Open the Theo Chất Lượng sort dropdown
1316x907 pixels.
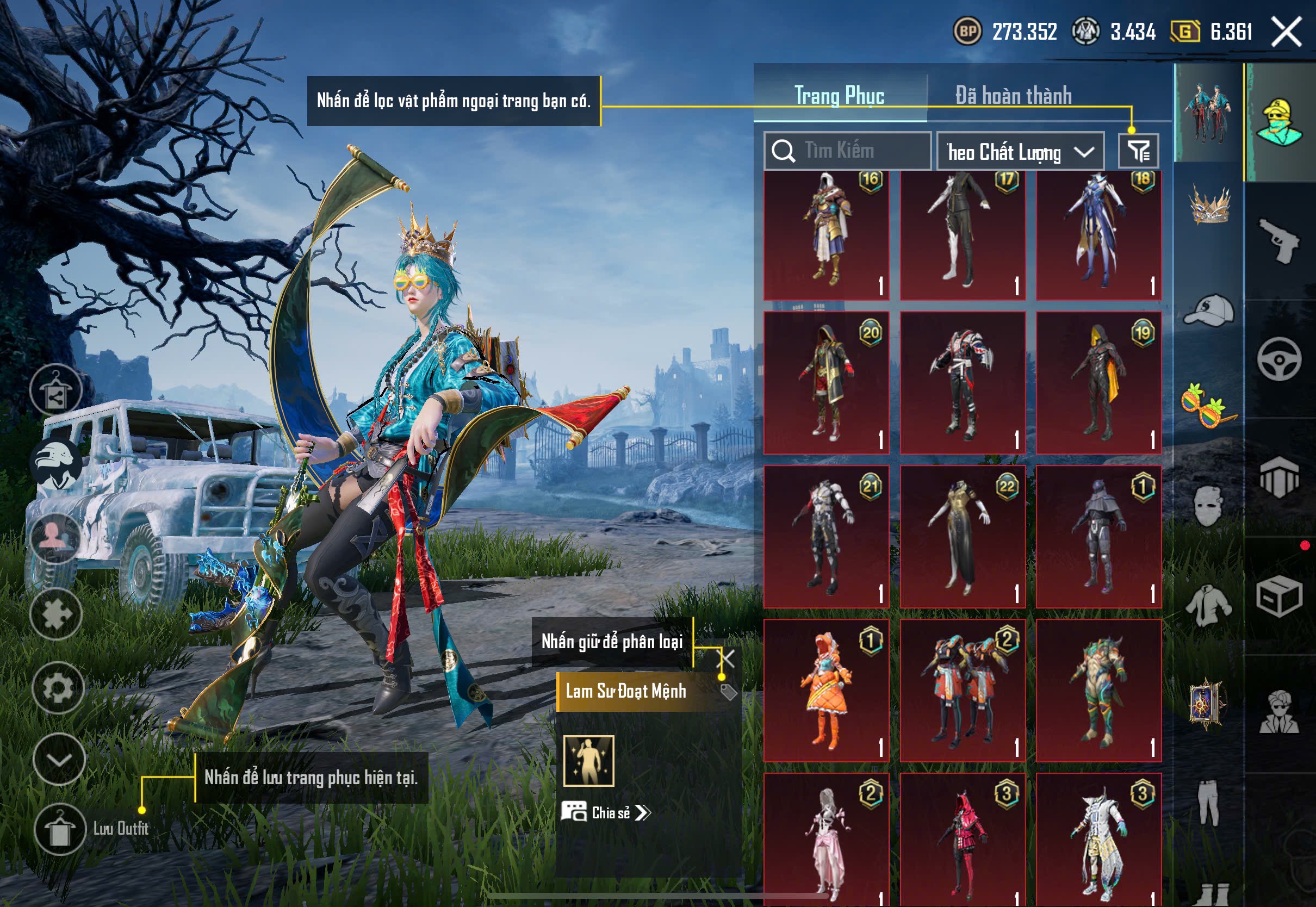(x=1020, y=152)
